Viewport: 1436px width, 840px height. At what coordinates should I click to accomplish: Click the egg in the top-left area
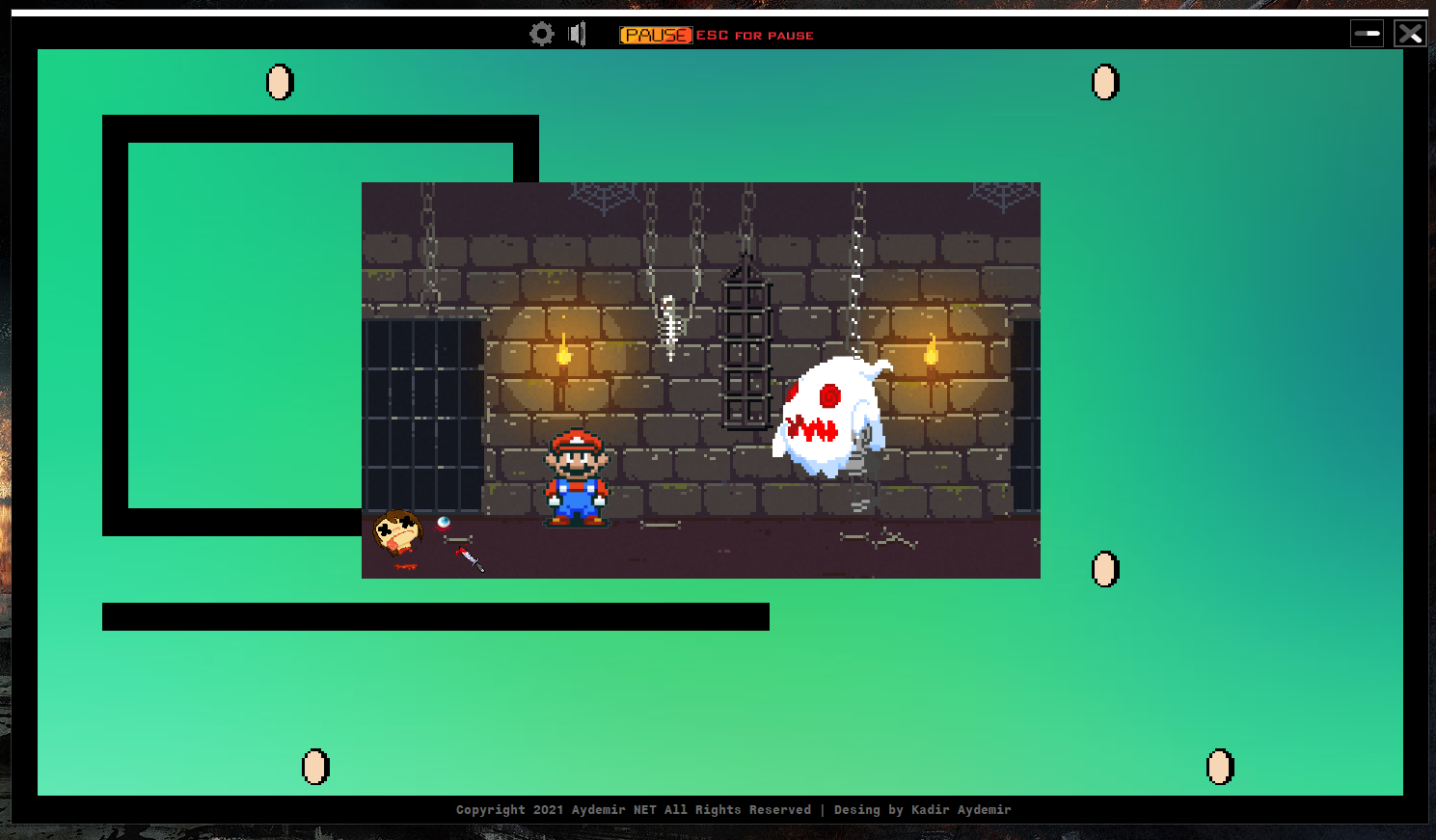(279, 82)
